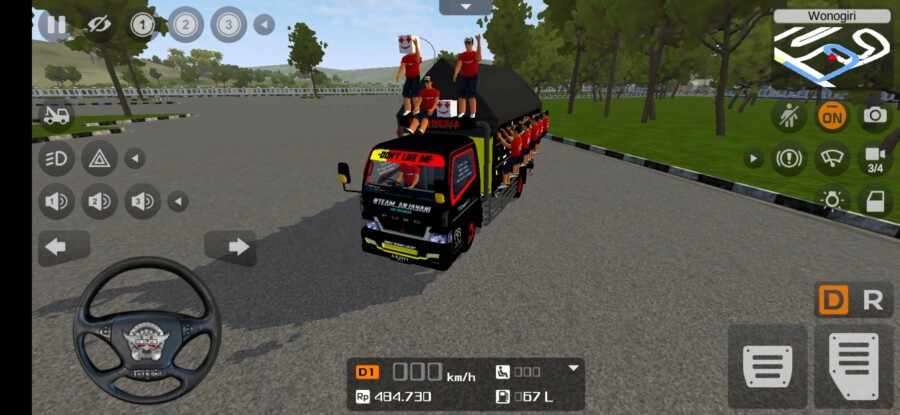Engage the handbrake
Screen dimensions: 900x415
pyautogui.click(x=789, y=158)
